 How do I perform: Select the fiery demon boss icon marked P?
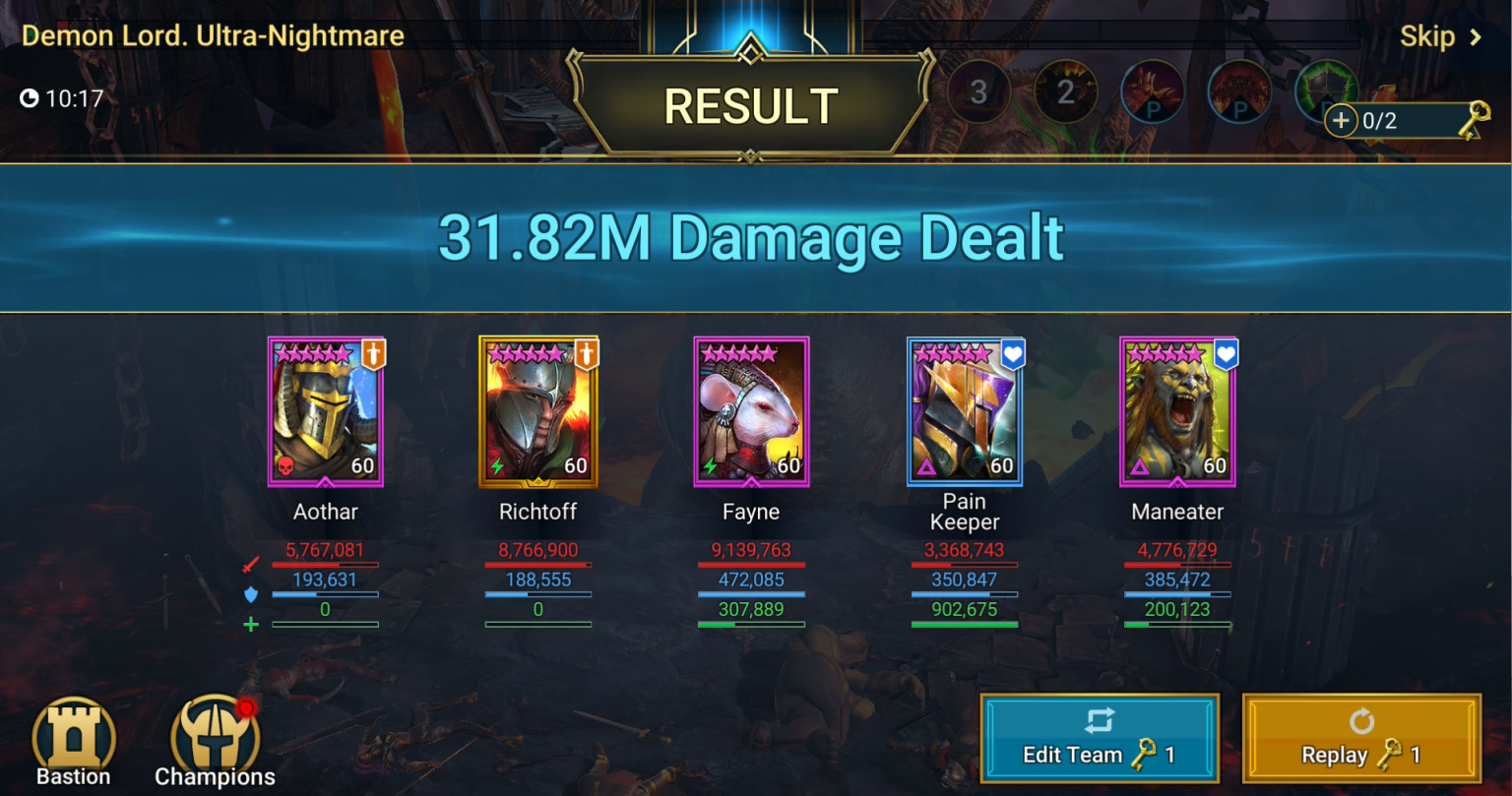[1239, 92]
